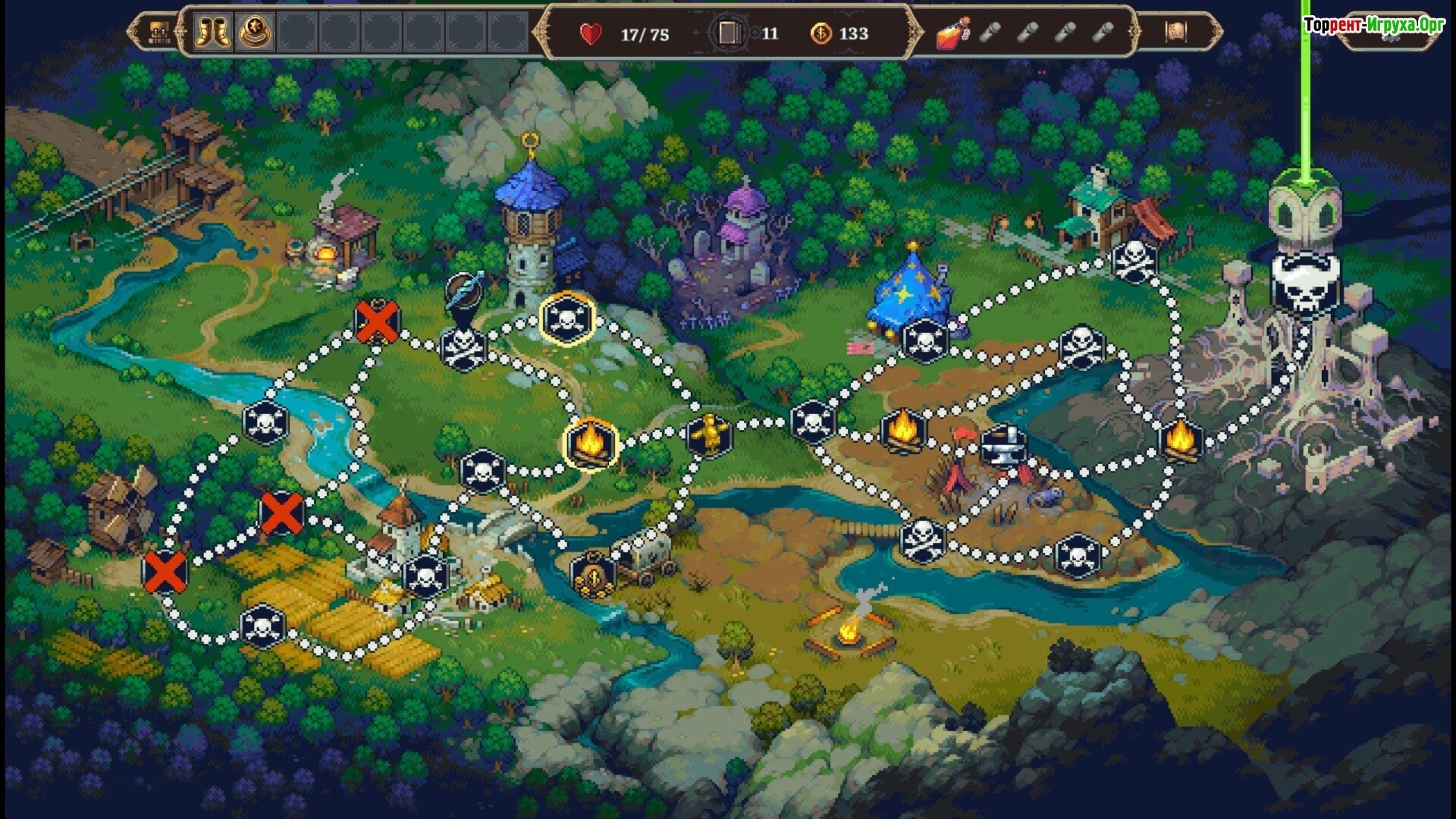Image resolution: width=1456 pixels, height=819 pixels.
Task: Select the golden boots relic
Action: click(213, 33)
